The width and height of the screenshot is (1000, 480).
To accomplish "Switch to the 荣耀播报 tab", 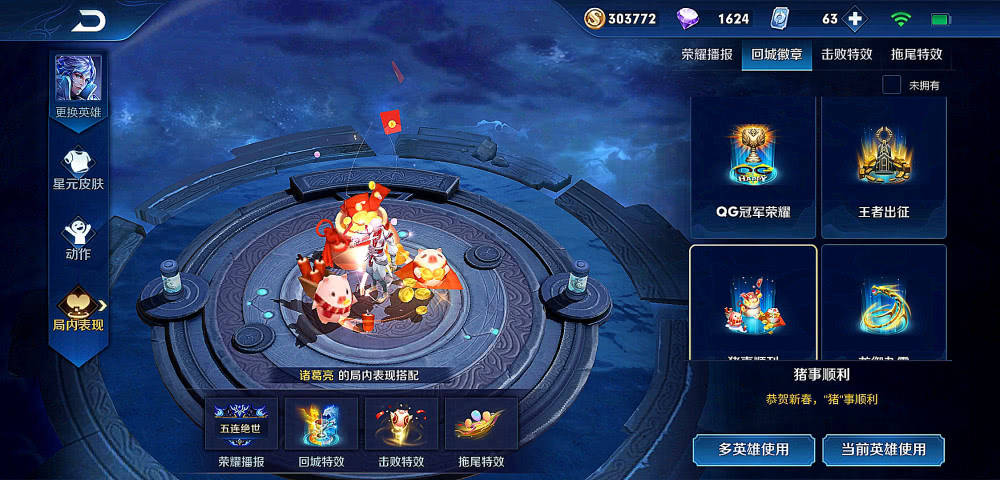I will 707,55.
